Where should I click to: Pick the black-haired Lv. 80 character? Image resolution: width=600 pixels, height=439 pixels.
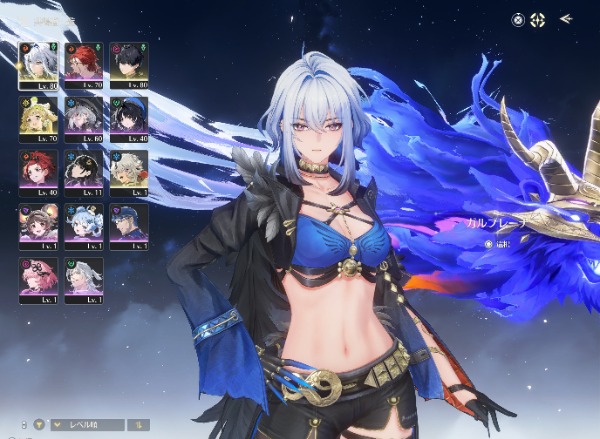pos(128,60)
